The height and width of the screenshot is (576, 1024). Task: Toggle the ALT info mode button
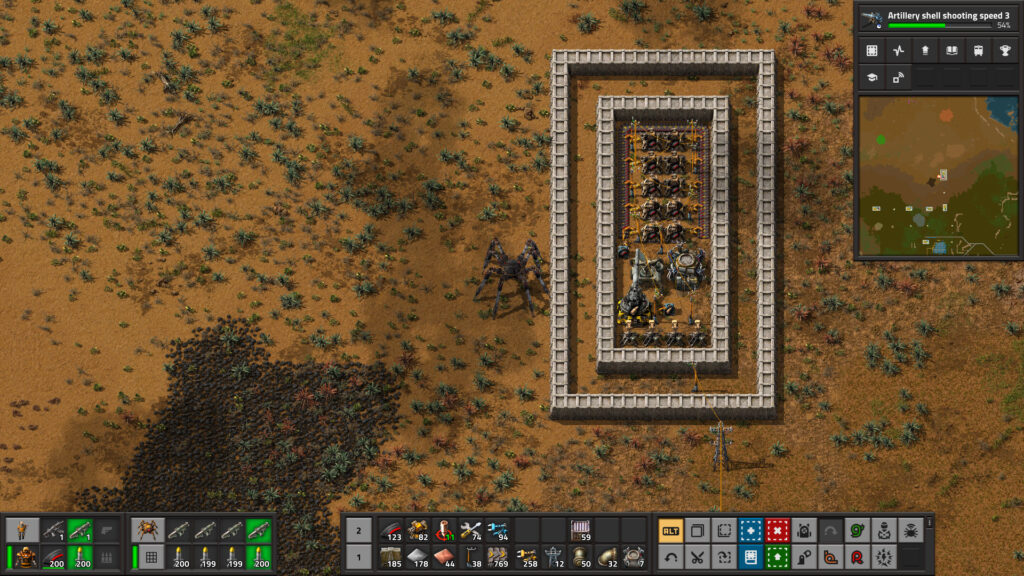670,531
